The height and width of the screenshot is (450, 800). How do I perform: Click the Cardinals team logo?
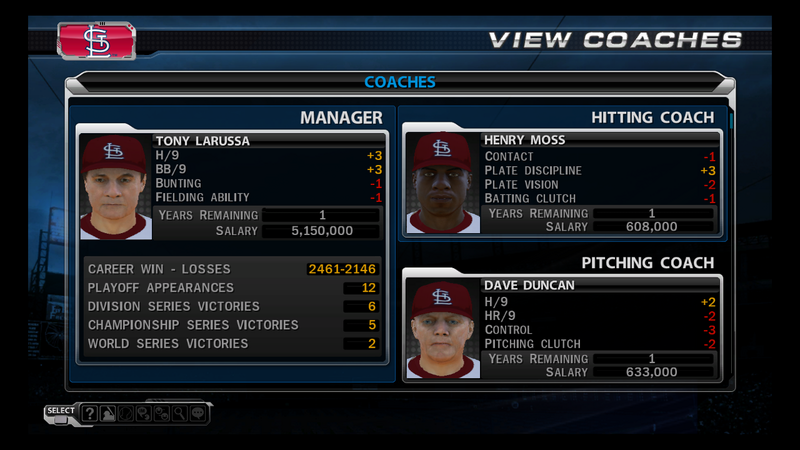tap(96, 41)
